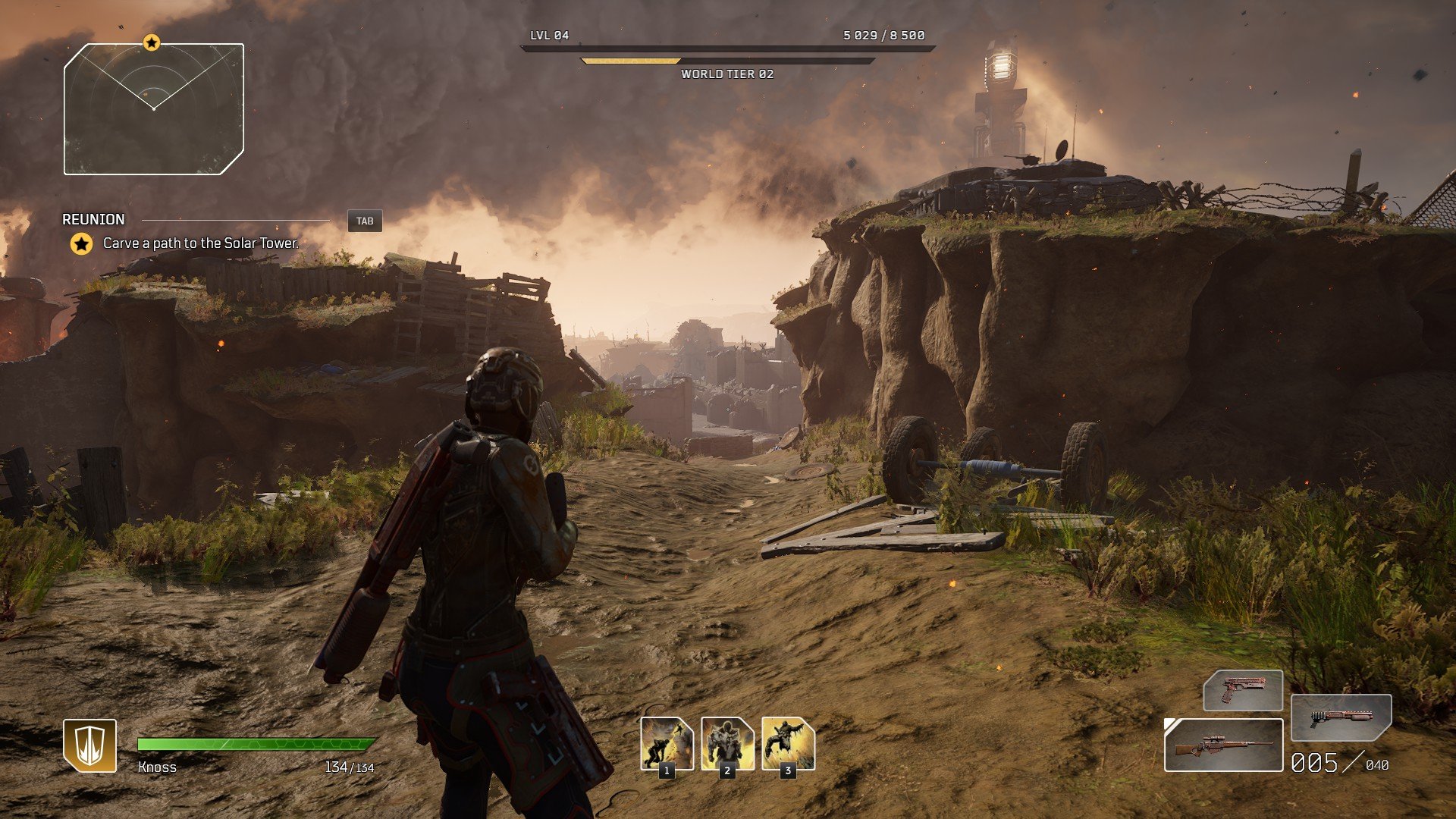Activate the second skill icon
This screenshot has height=819, width=1456.
[x=727, y=743]
